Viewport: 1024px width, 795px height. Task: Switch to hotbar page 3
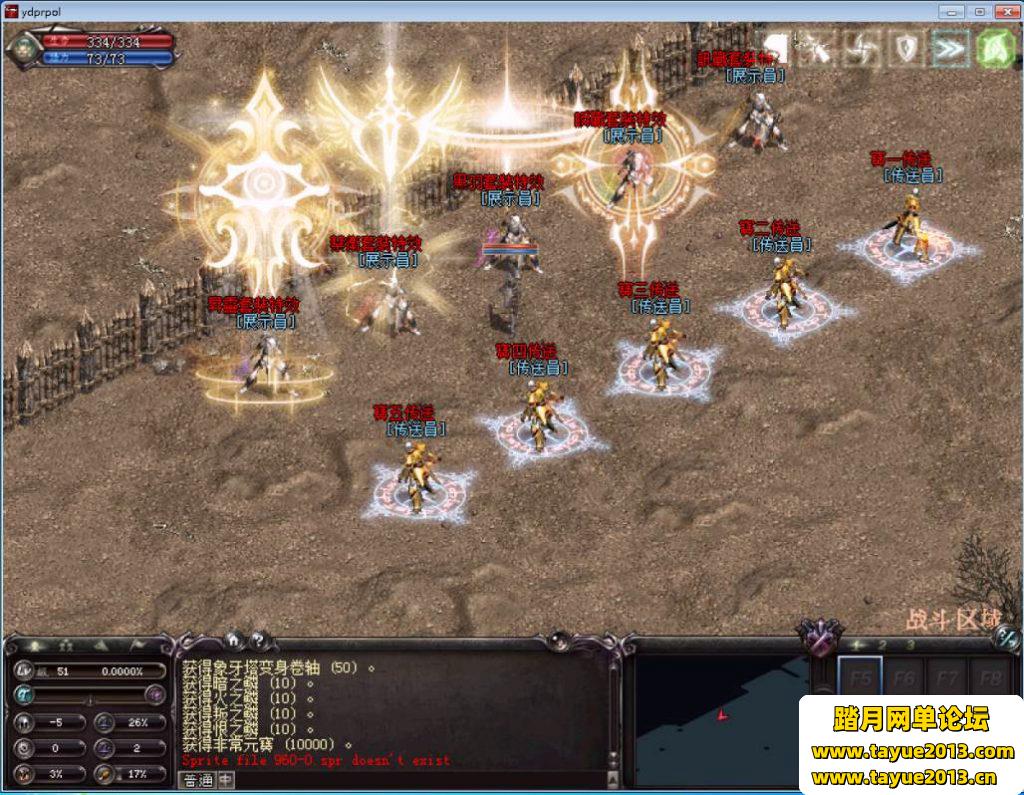click(910, 645)
